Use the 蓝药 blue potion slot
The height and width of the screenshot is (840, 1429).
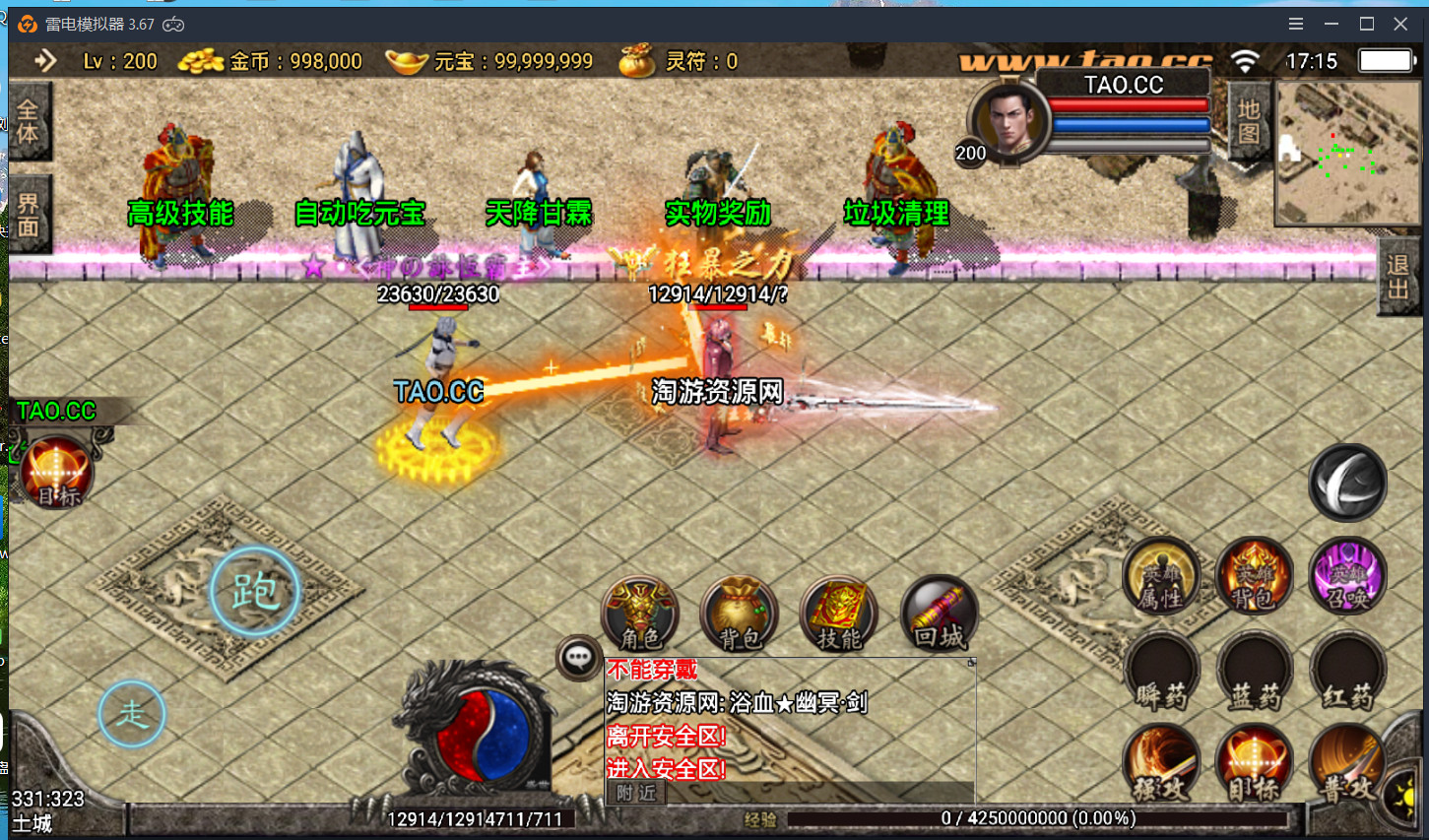pos(1254,675)
